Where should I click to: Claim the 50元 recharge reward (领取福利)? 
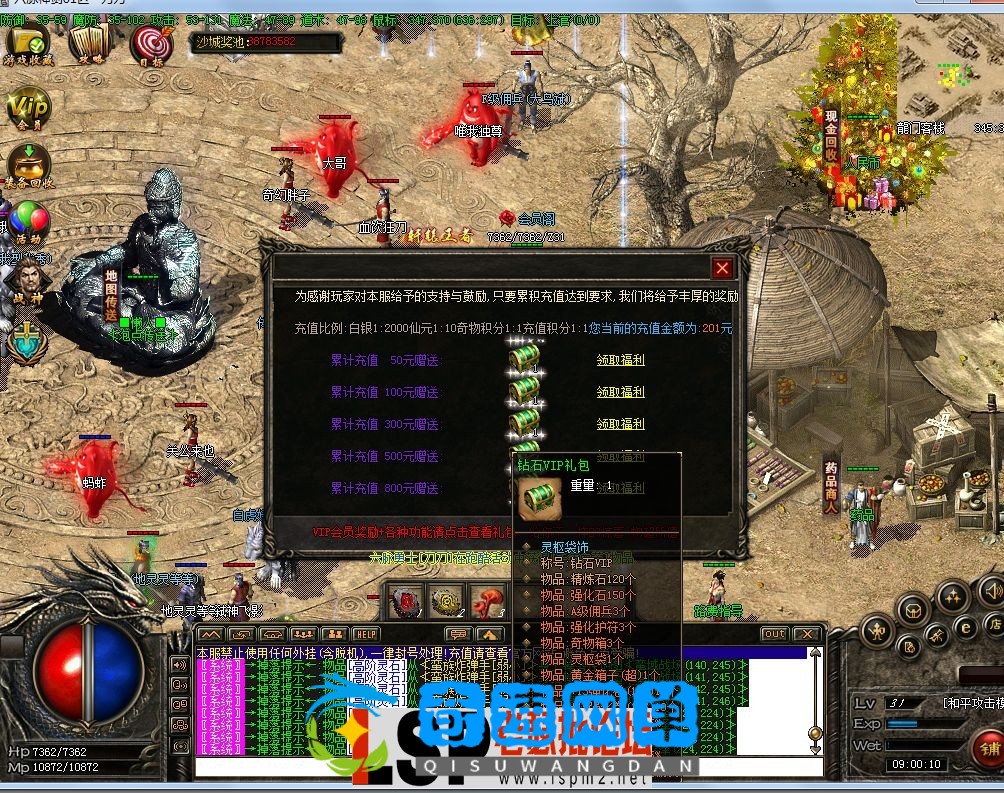tap(620, 360)
